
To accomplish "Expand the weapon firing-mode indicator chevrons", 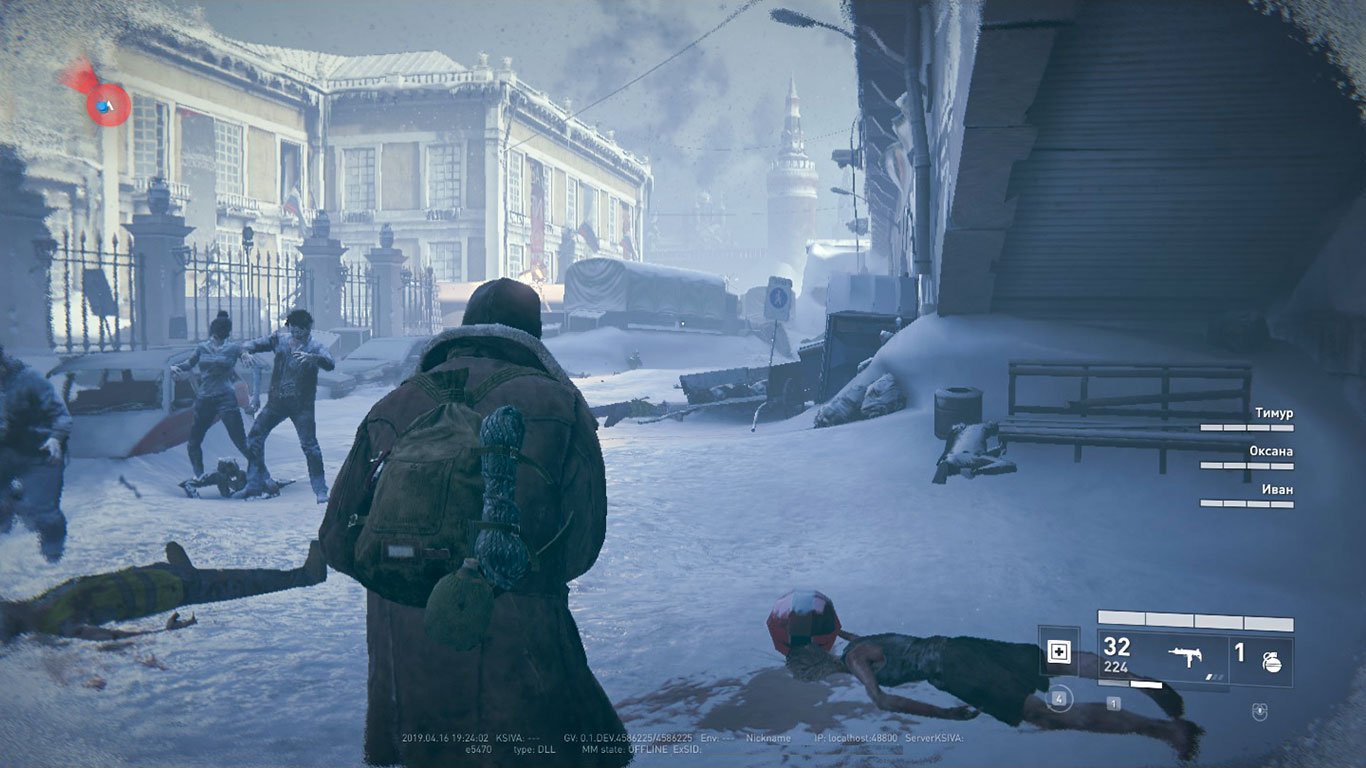I will pos(1215,676).
